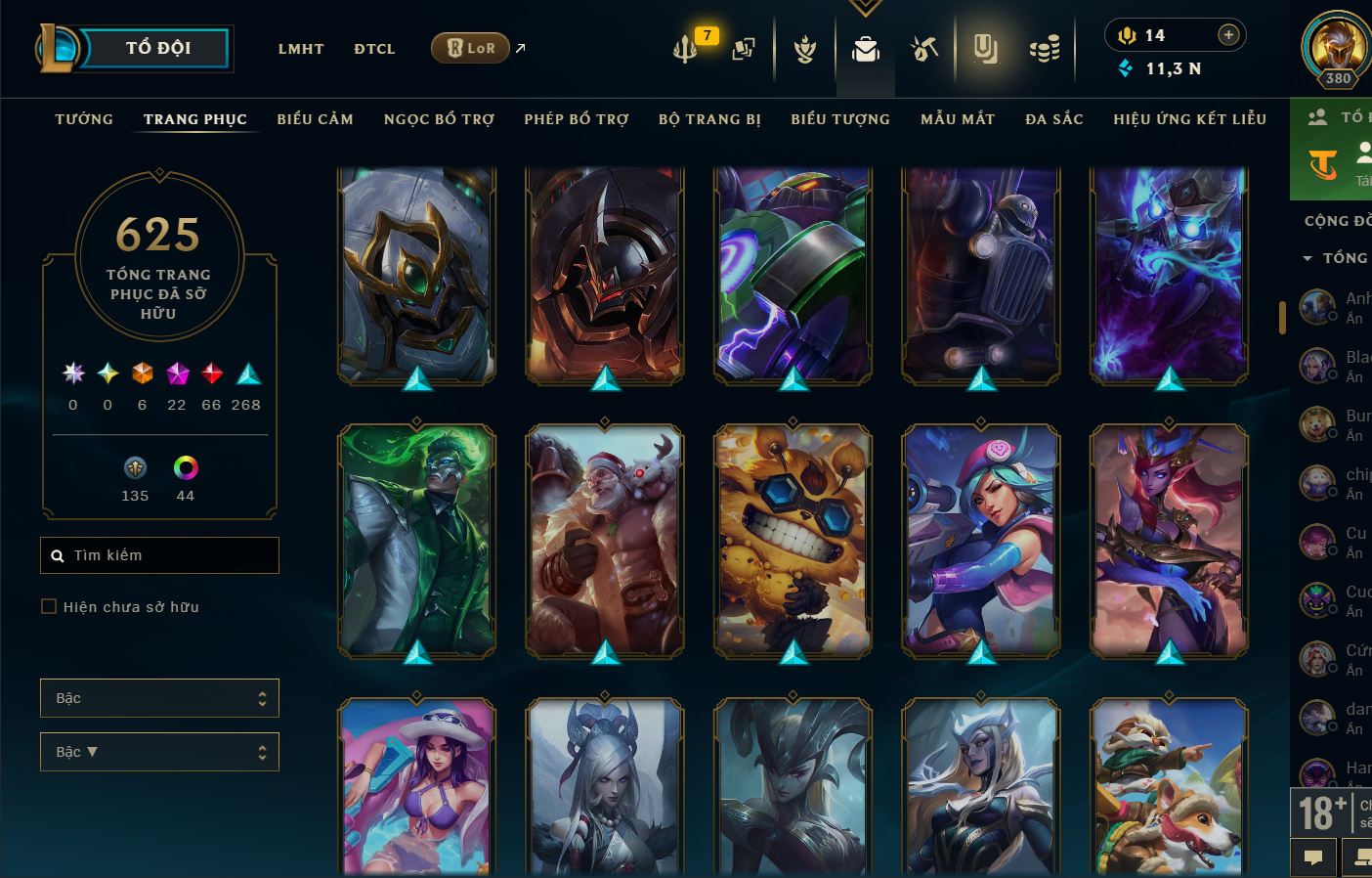1372x878 pixels.
Task: Select the PHÉP BỔ TRỢ tab
Action: tap(577, 119)
